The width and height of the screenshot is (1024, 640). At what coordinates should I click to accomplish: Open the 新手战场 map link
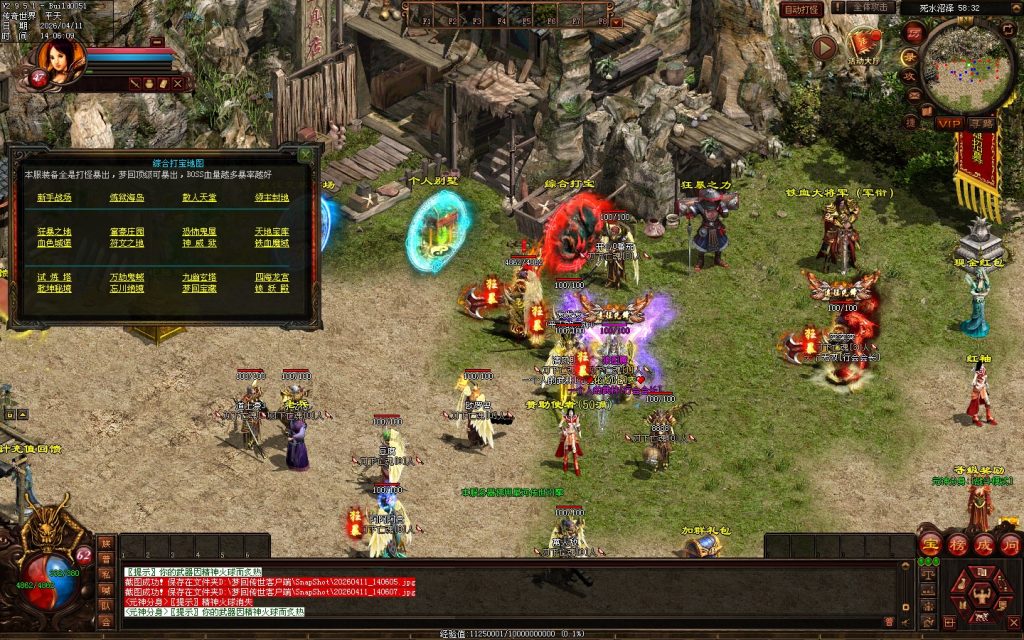54,197
